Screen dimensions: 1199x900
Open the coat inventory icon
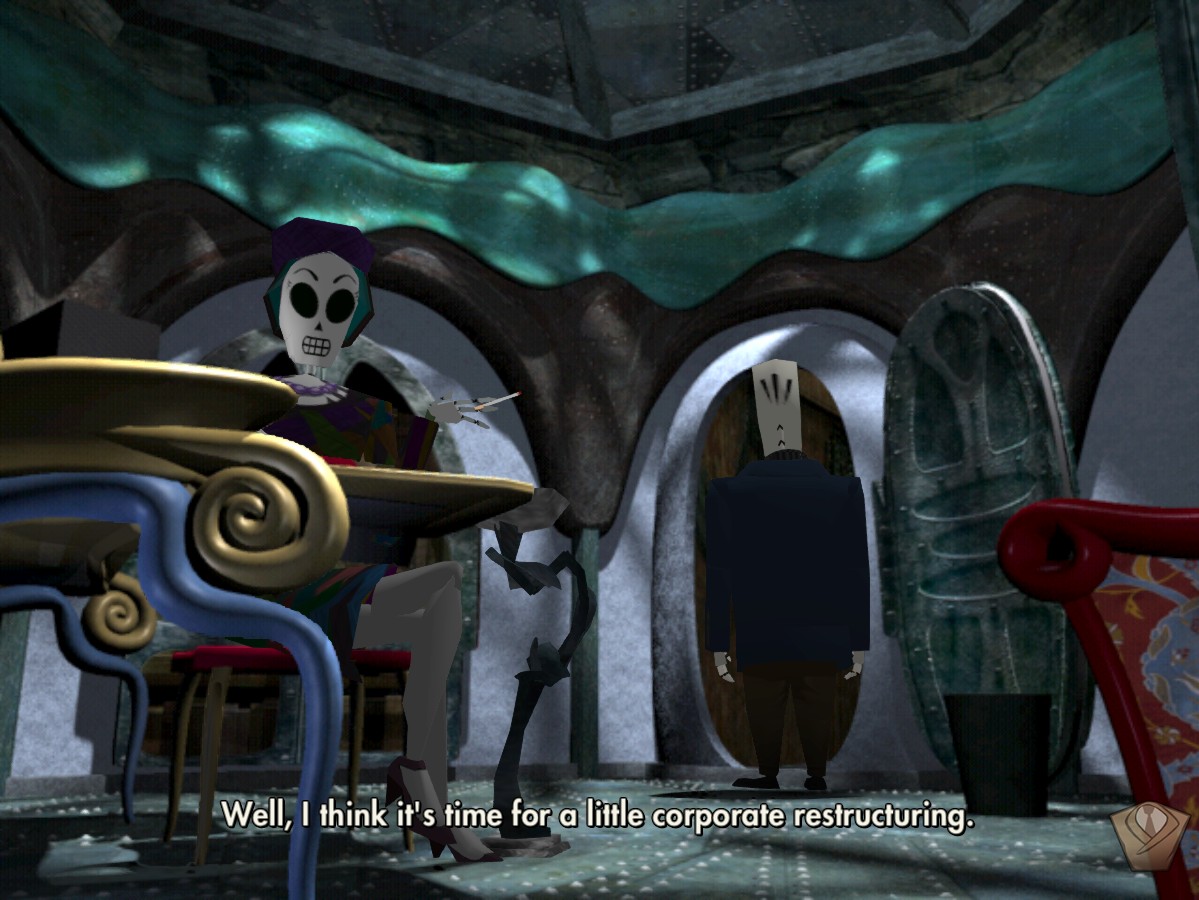pyautogui.click(x=1149, y=836)
